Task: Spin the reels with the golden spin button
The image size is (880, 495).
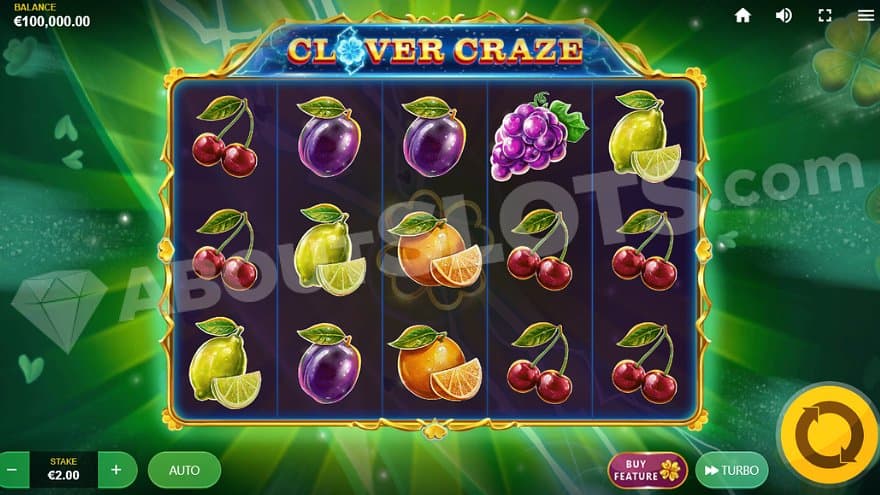Action: (828, 434)
